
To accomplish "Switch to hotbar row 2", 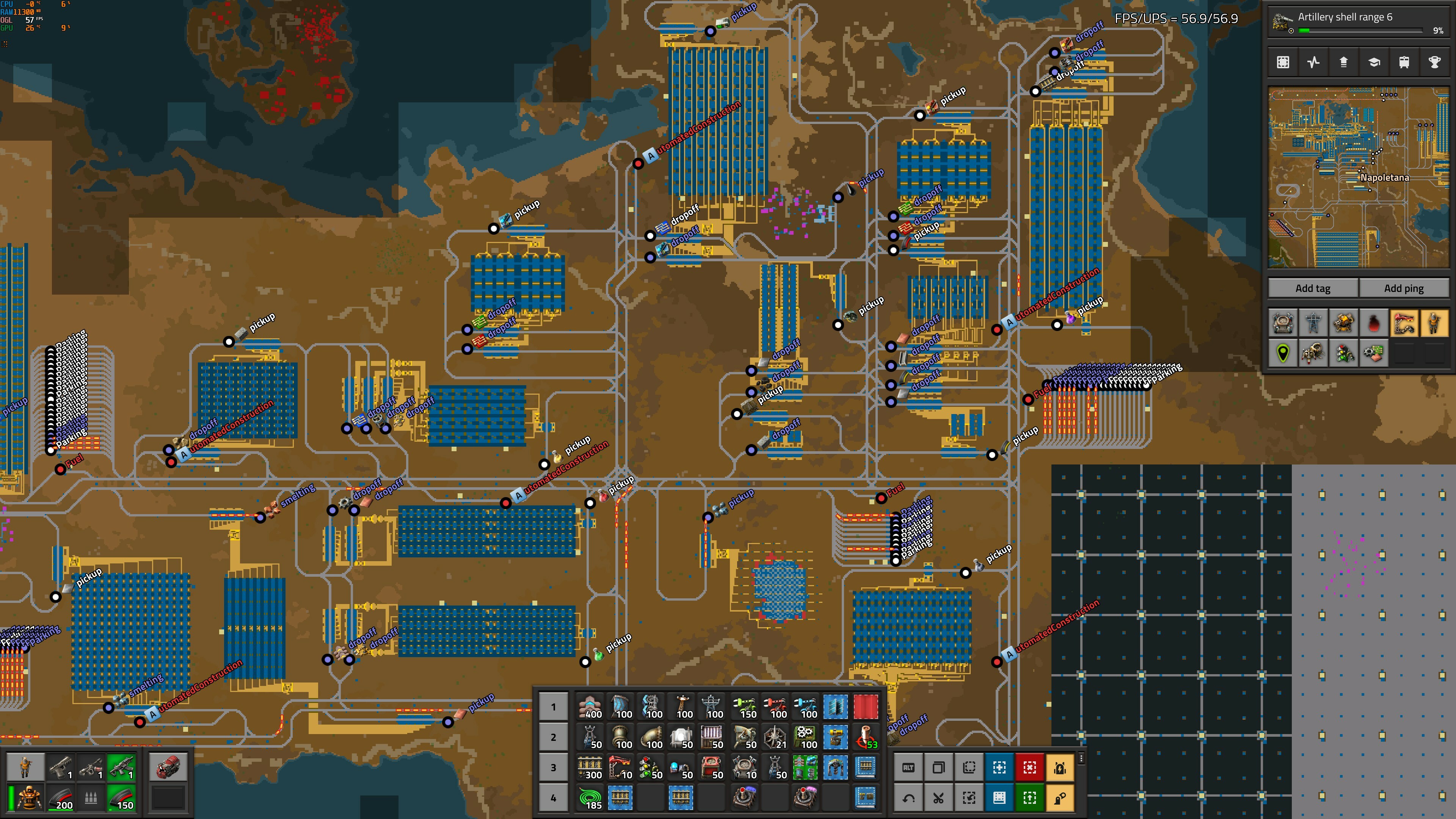I will [553, 737].
